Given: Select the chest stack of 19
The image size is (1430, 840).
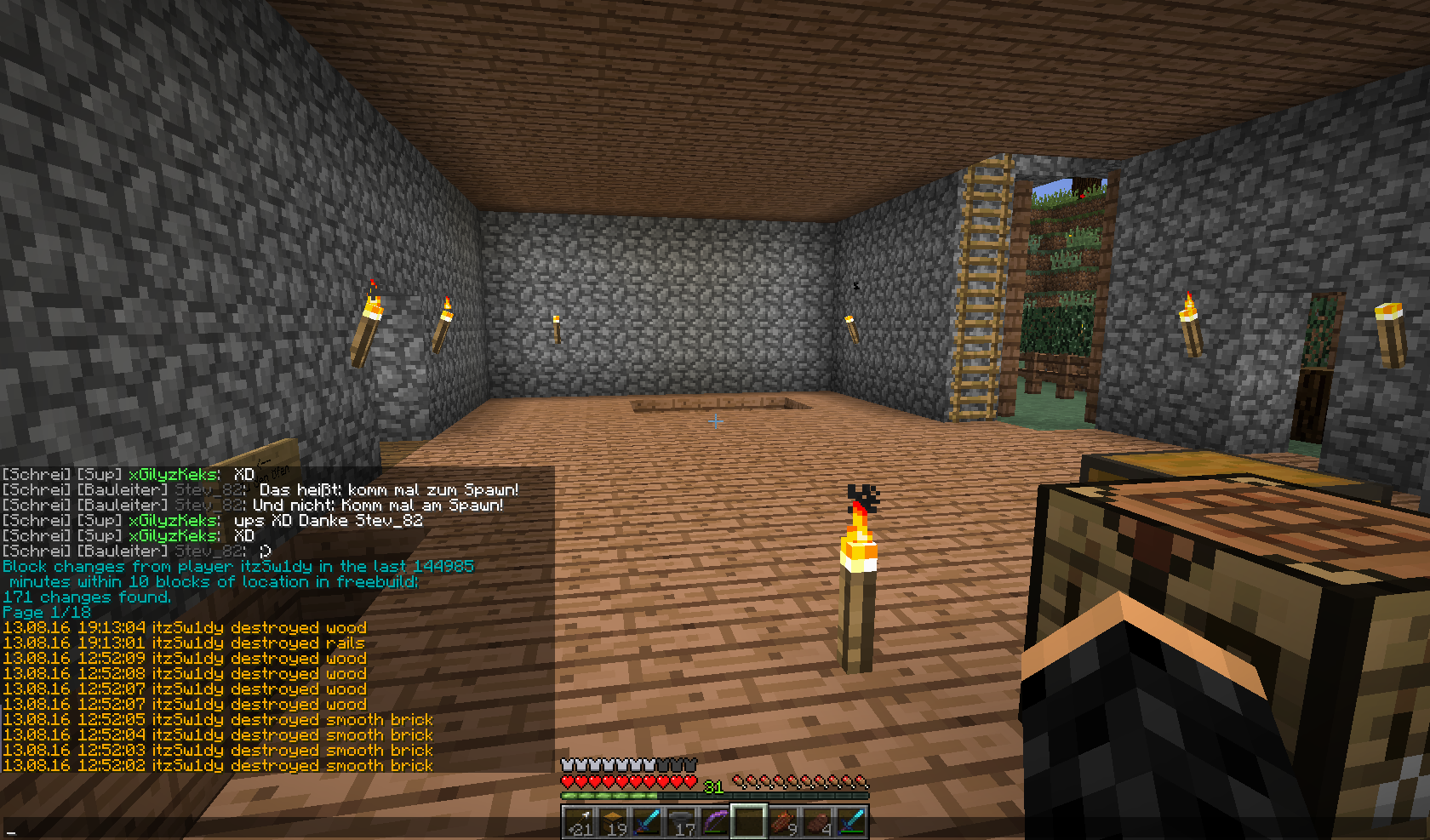Looking at the screenshot, I should [x=613, y=822].
